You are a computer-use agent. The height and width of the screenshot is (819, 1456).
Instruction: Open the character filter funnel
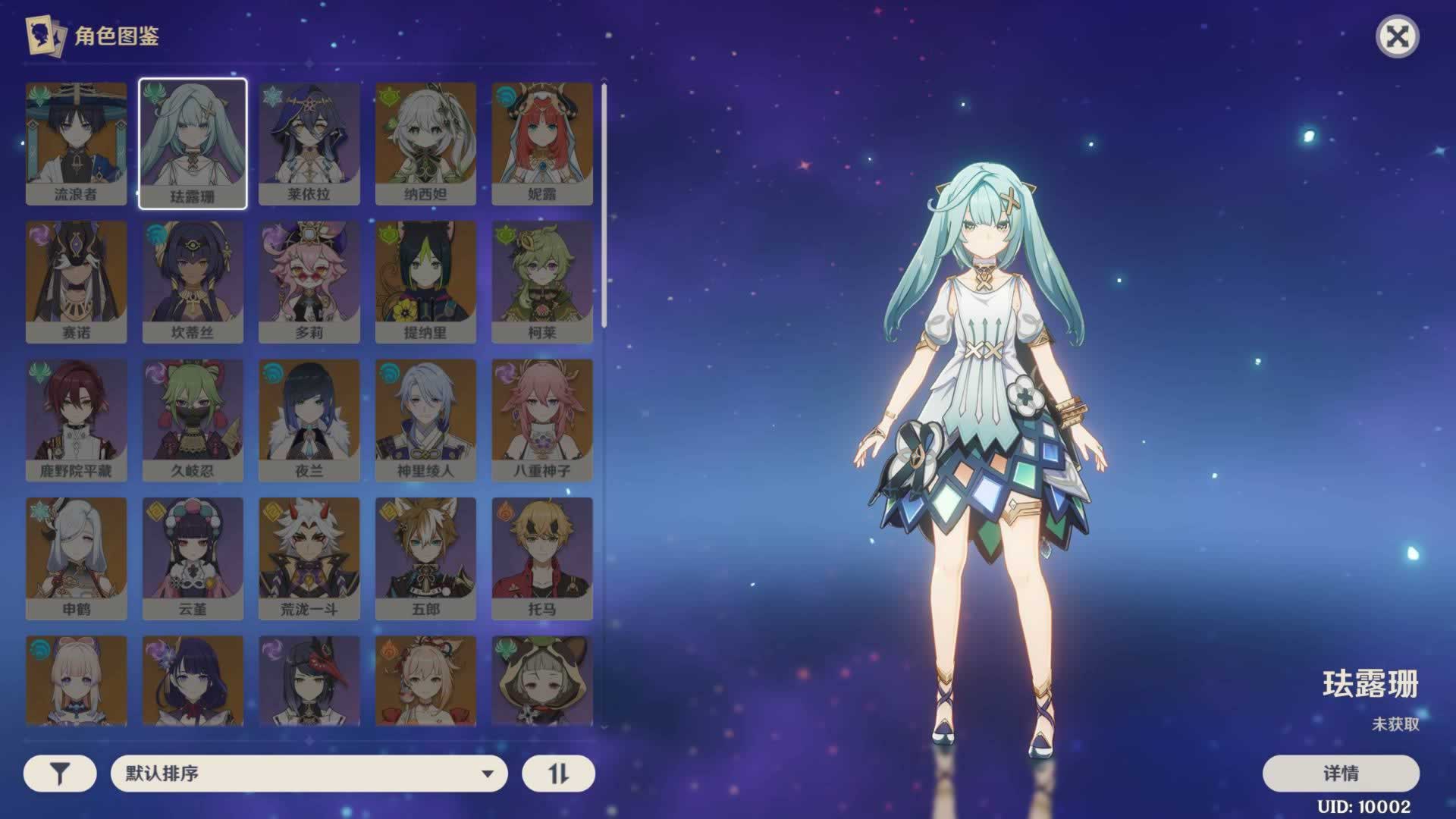pyautogui.click(x=60, y=773)
